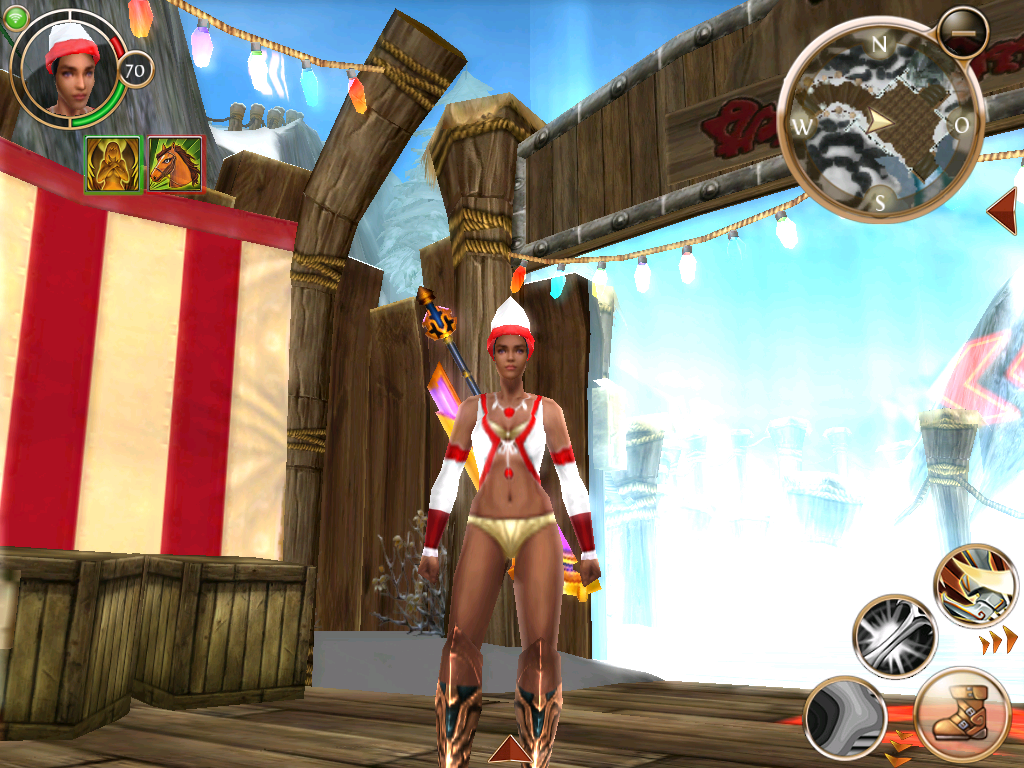Screen dimensions: 1024x768
Task: Use the white starburst flash skill
Action: [x=894, y=637]
